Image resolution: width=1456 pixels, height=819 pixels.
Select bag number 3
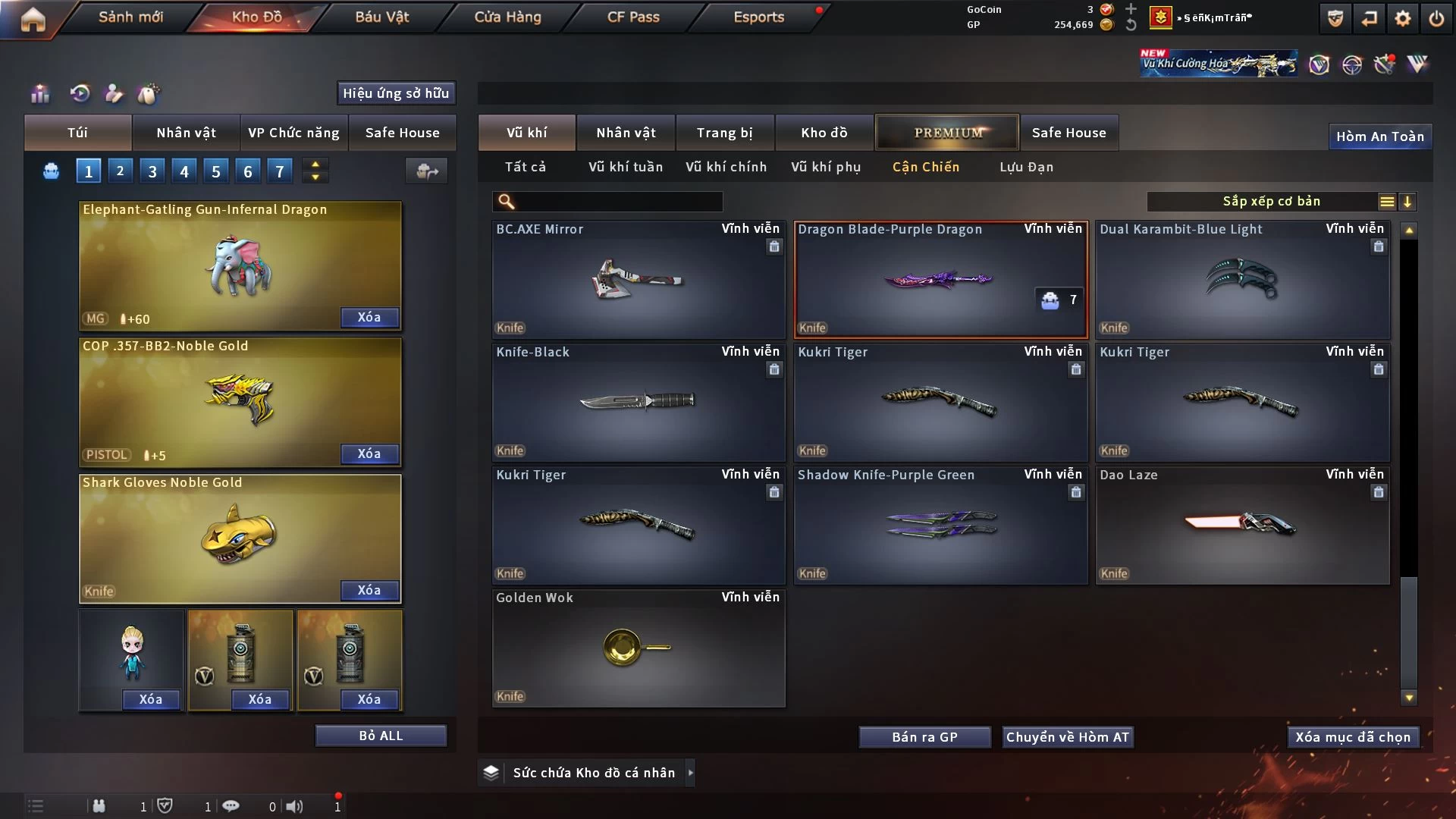pos(152,171)
